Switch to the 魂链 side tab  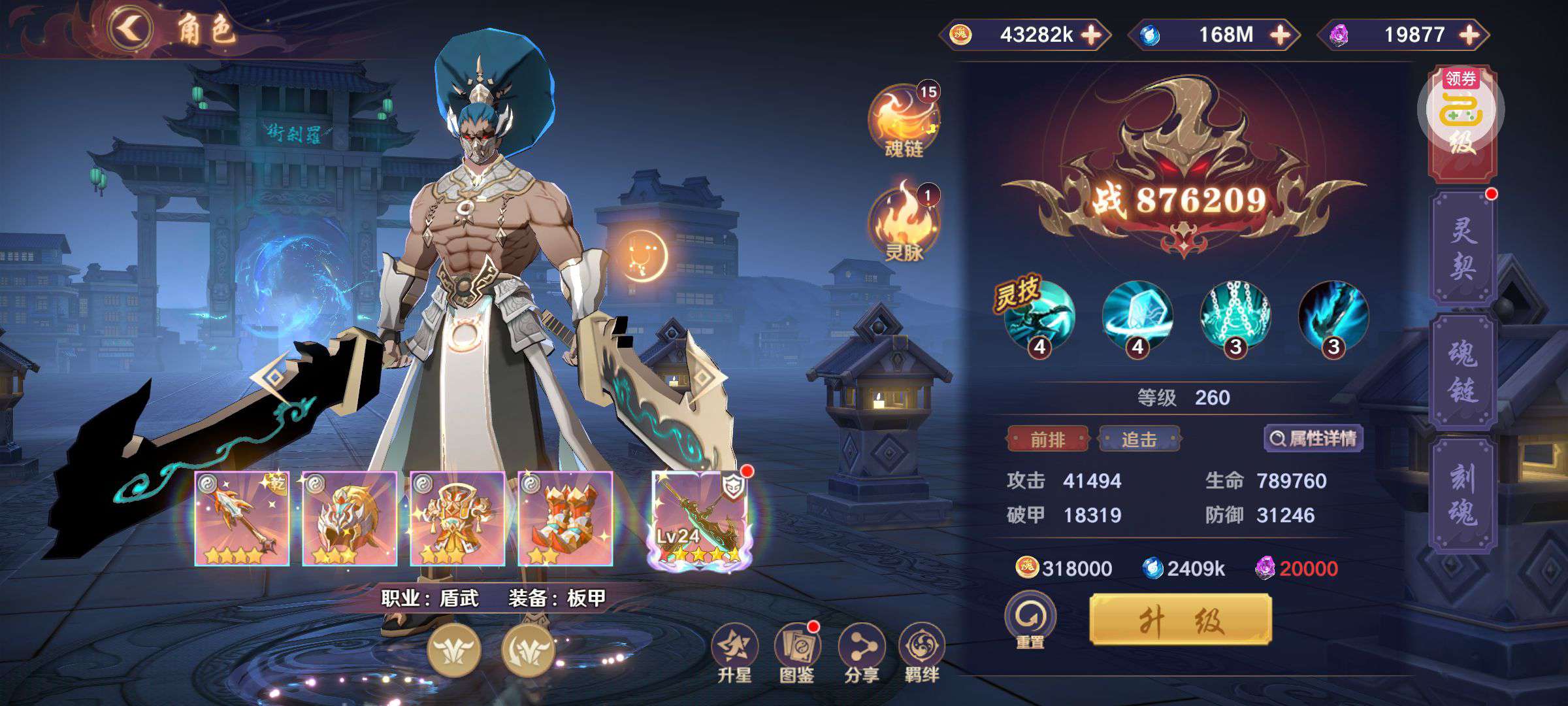tap(1463, 371)
